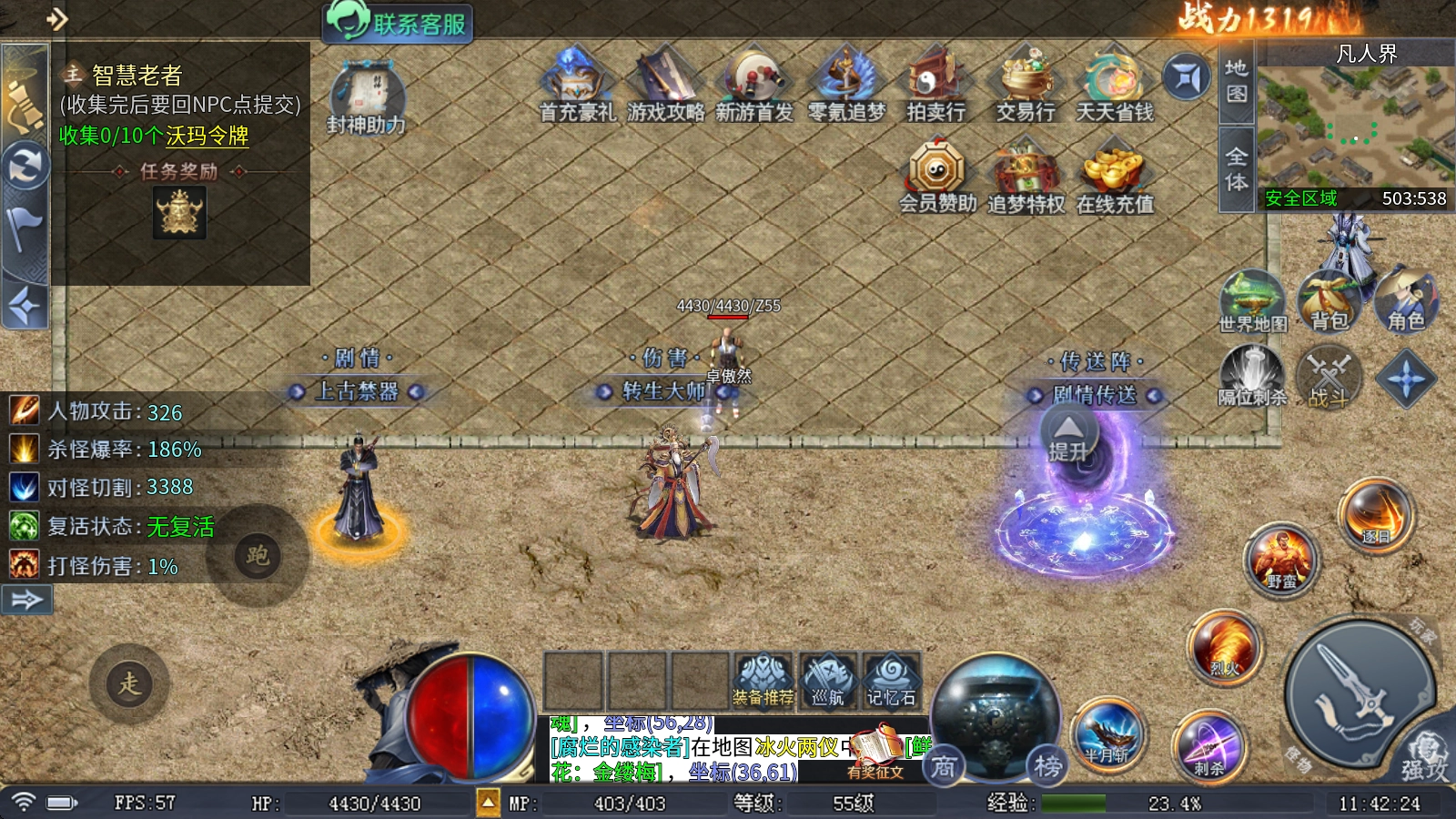
Task: Open the 会员赞助 membership icon
Action: [x=936, y=177]
